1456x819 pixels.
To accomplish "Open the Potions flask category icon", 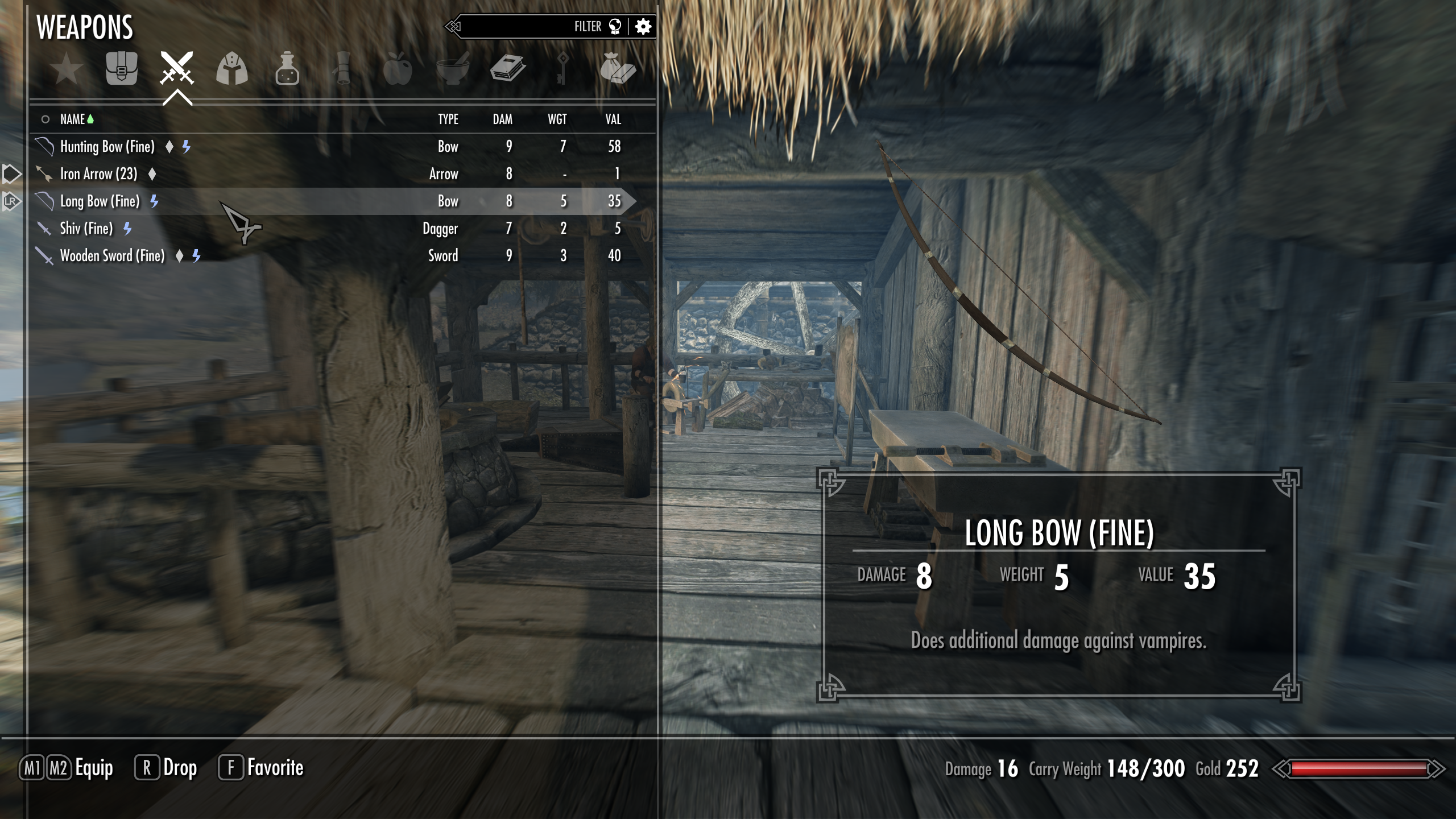I will pyautogui.click(x=287, y=69).
